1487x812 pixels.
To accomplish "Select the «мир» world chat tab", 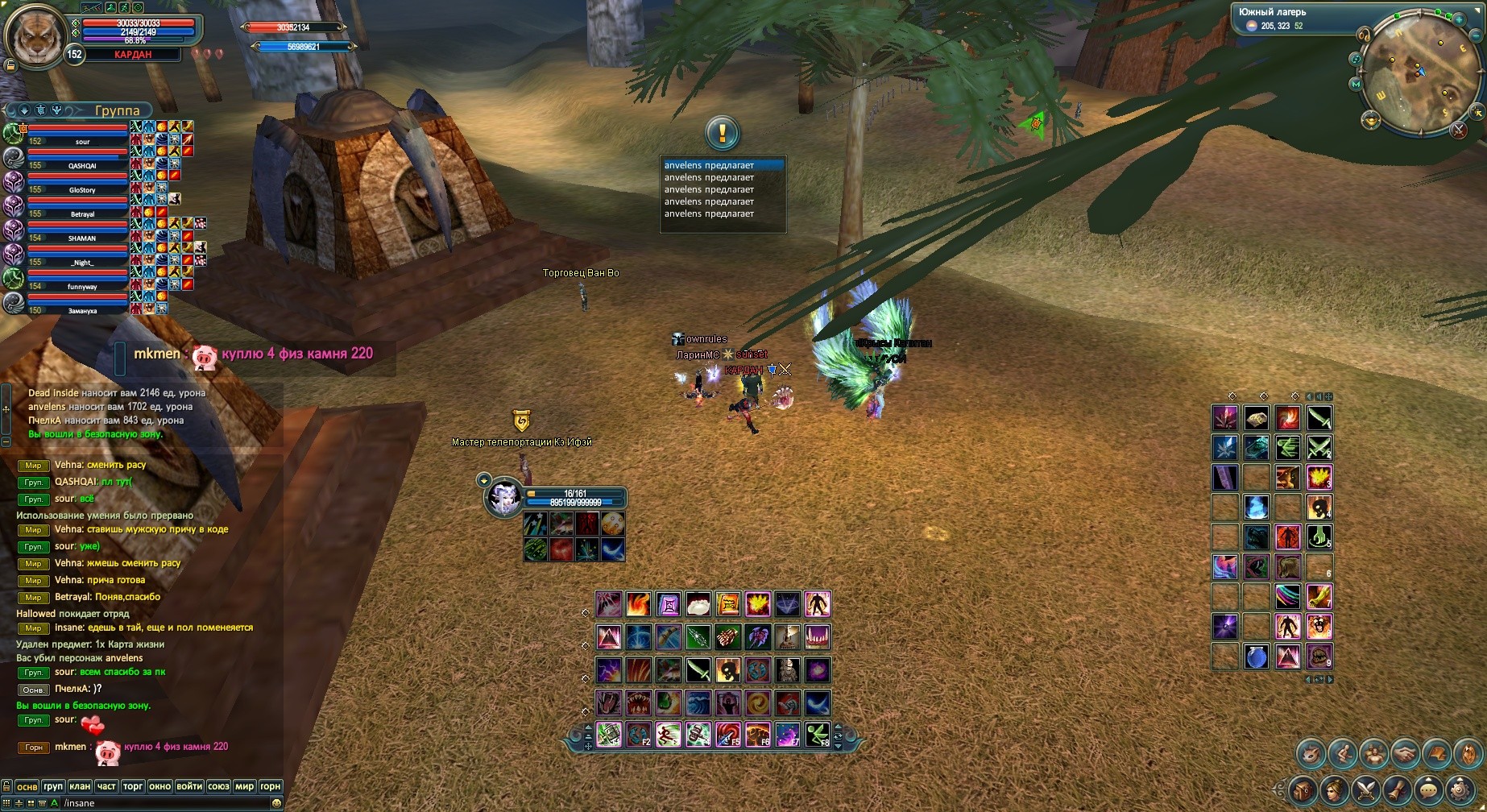I will pos(244,786).
